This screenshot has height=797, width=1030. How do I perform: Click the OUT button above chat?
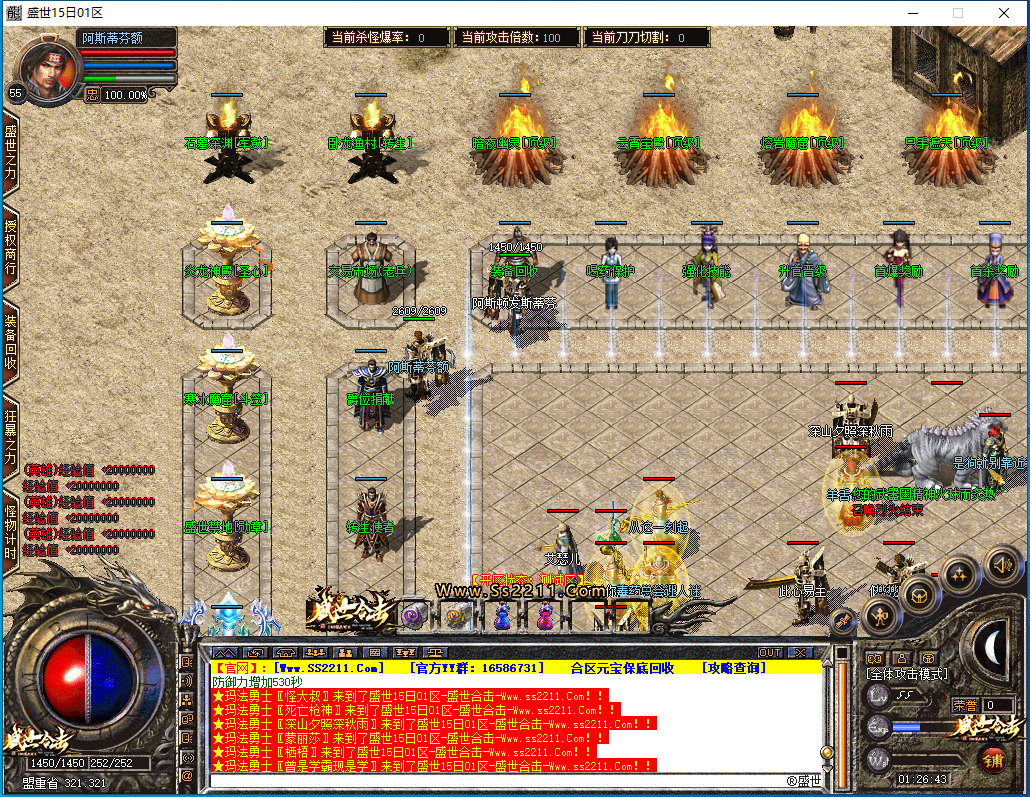[769, 652]
